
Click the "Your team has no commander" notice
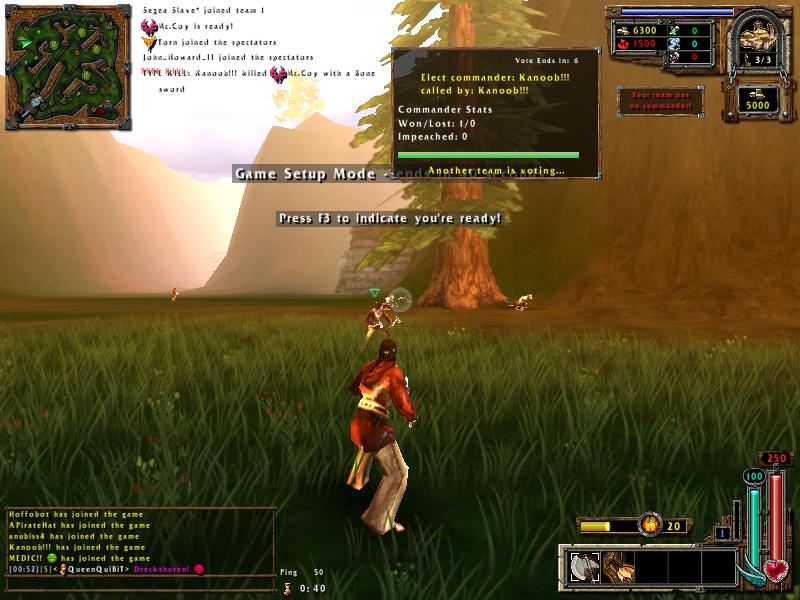(660, 100)
